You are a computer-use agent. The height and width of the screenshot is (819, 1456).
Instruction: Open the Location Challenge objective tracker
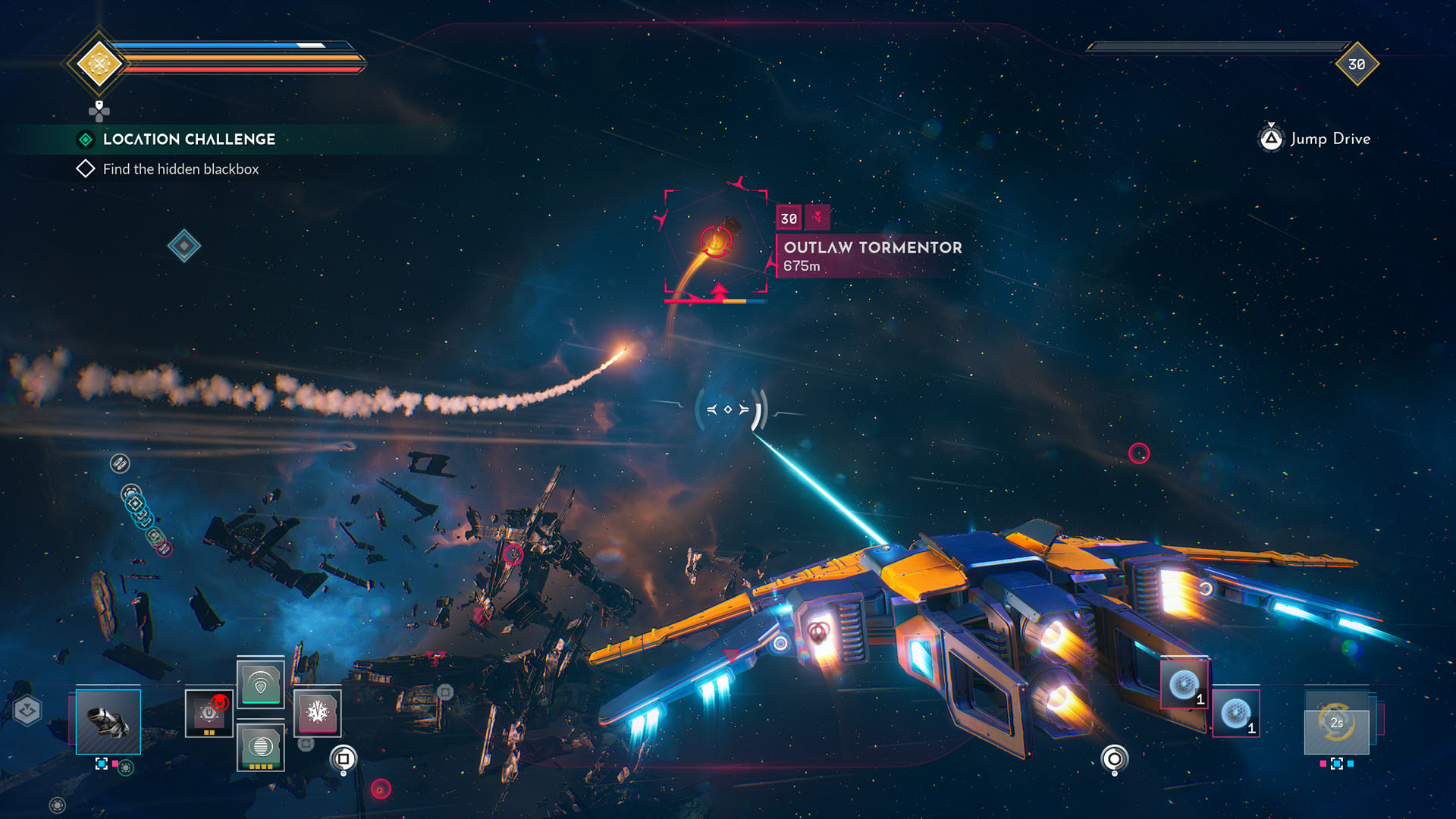pyautogui.click(x=189, y=140)
